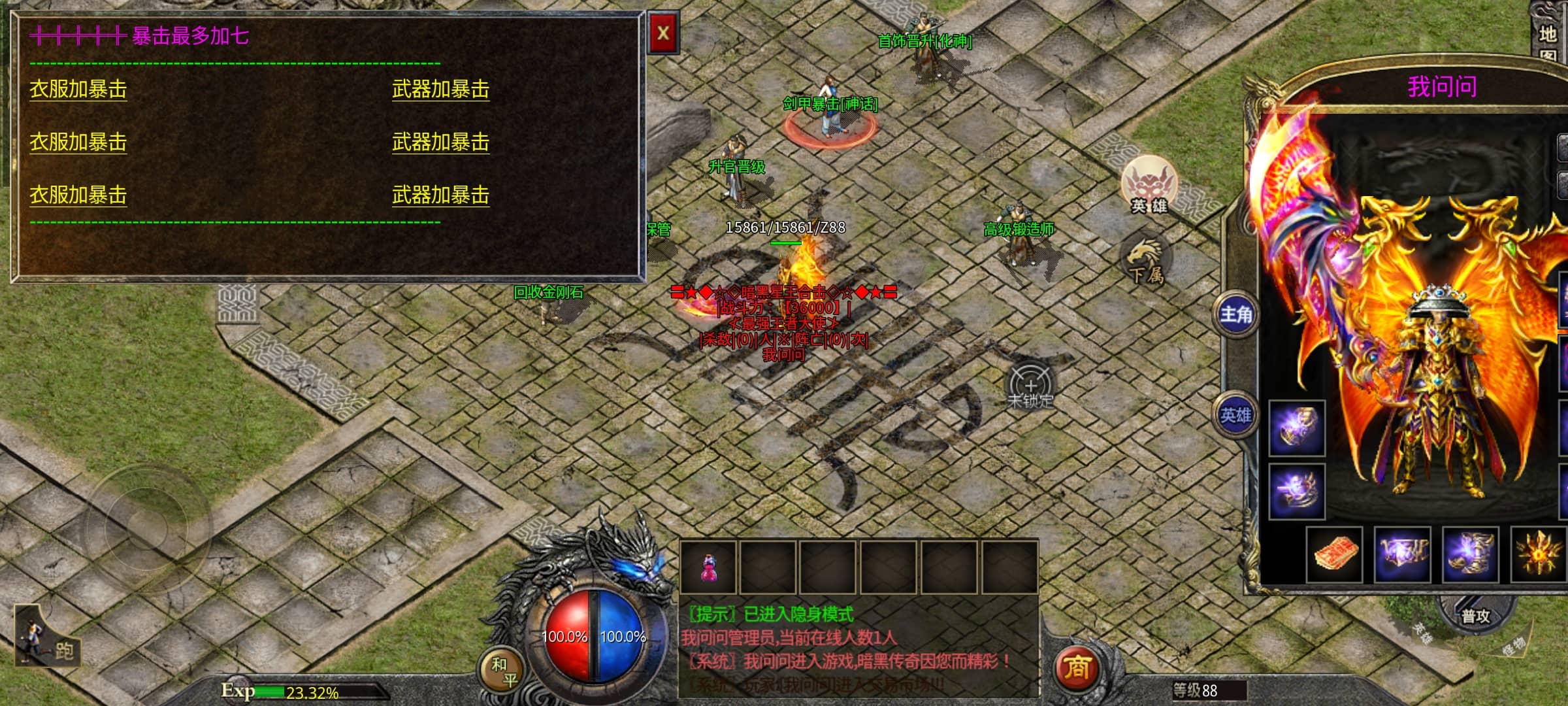
Task: Select the golden sun emblem equipment slot
Action: pyautogui.click(x=1539, y=554)
